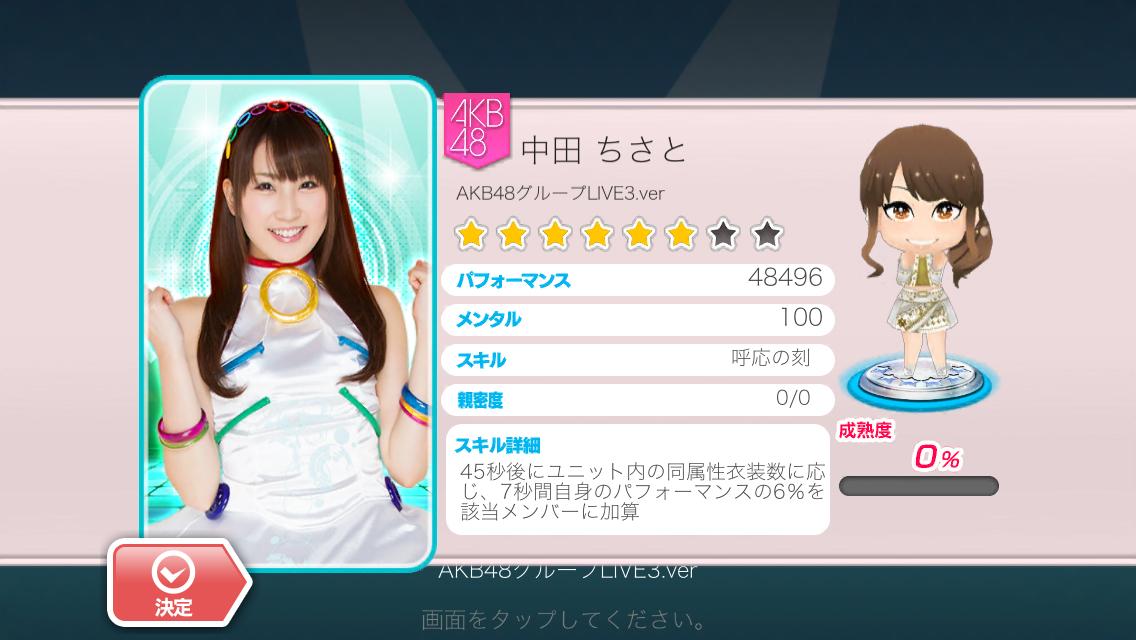
Task: Confirm with the red 決定 button
Action: click(x=174, y=582)
